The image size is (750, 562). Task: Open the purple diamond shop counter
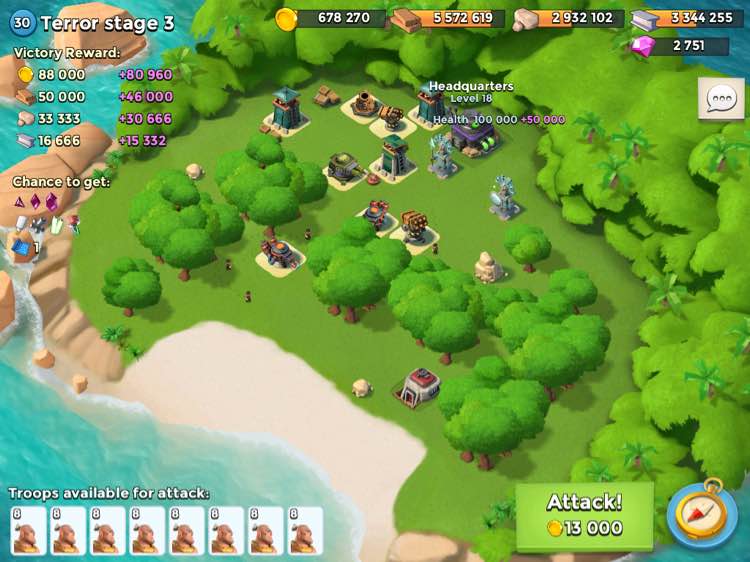[x=681, y=46]
